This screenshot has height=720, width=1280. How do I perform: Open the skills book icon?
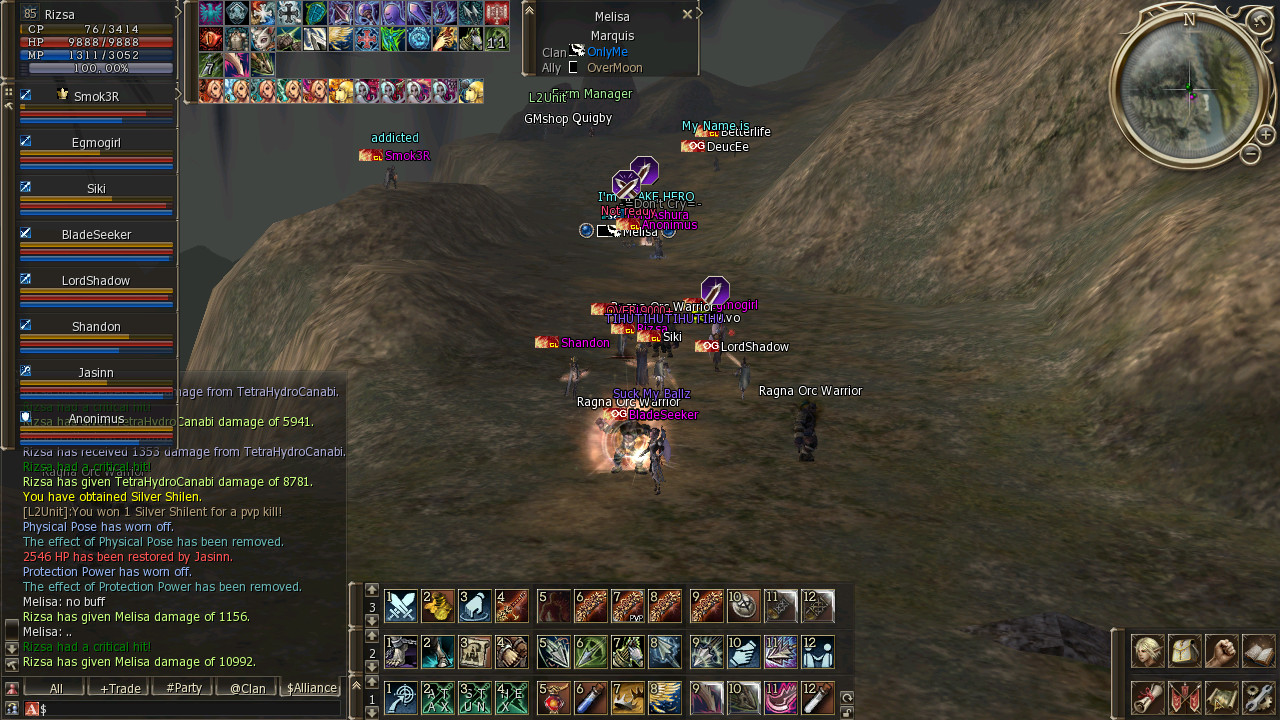point(1258,651)
